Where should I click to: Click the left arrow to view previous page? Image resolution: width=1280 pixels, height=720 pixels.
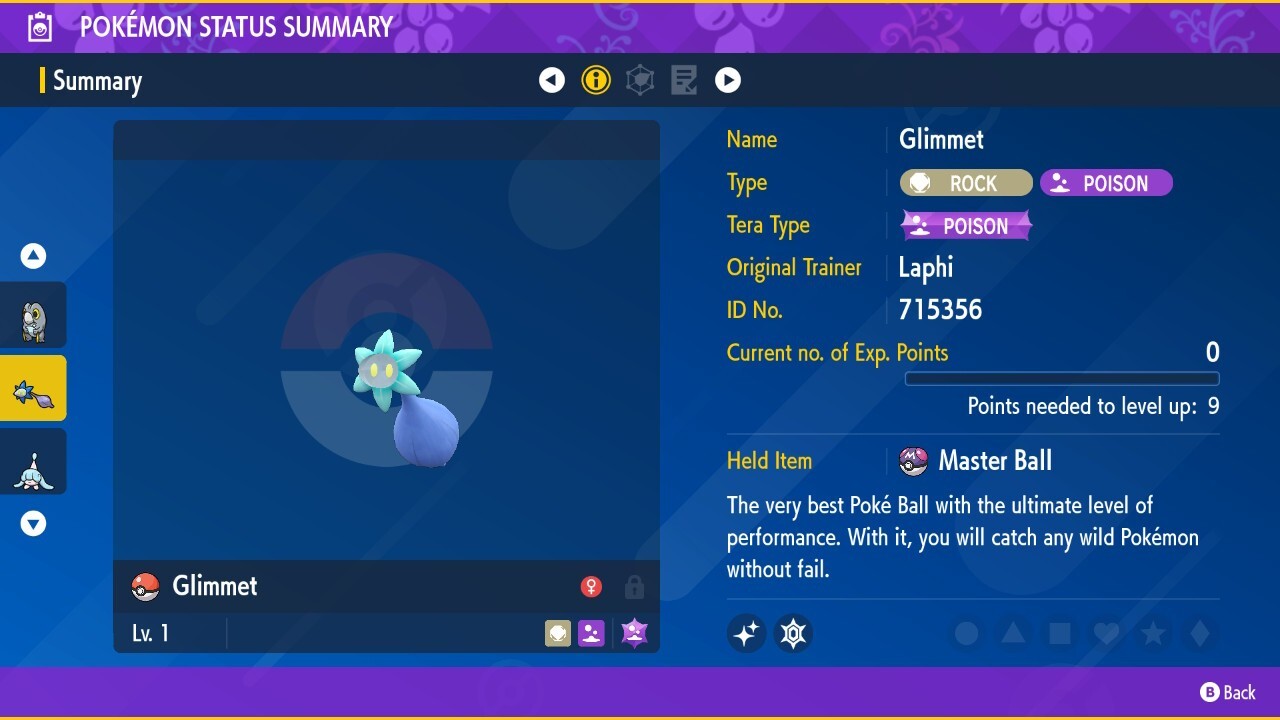pos(552,80)
